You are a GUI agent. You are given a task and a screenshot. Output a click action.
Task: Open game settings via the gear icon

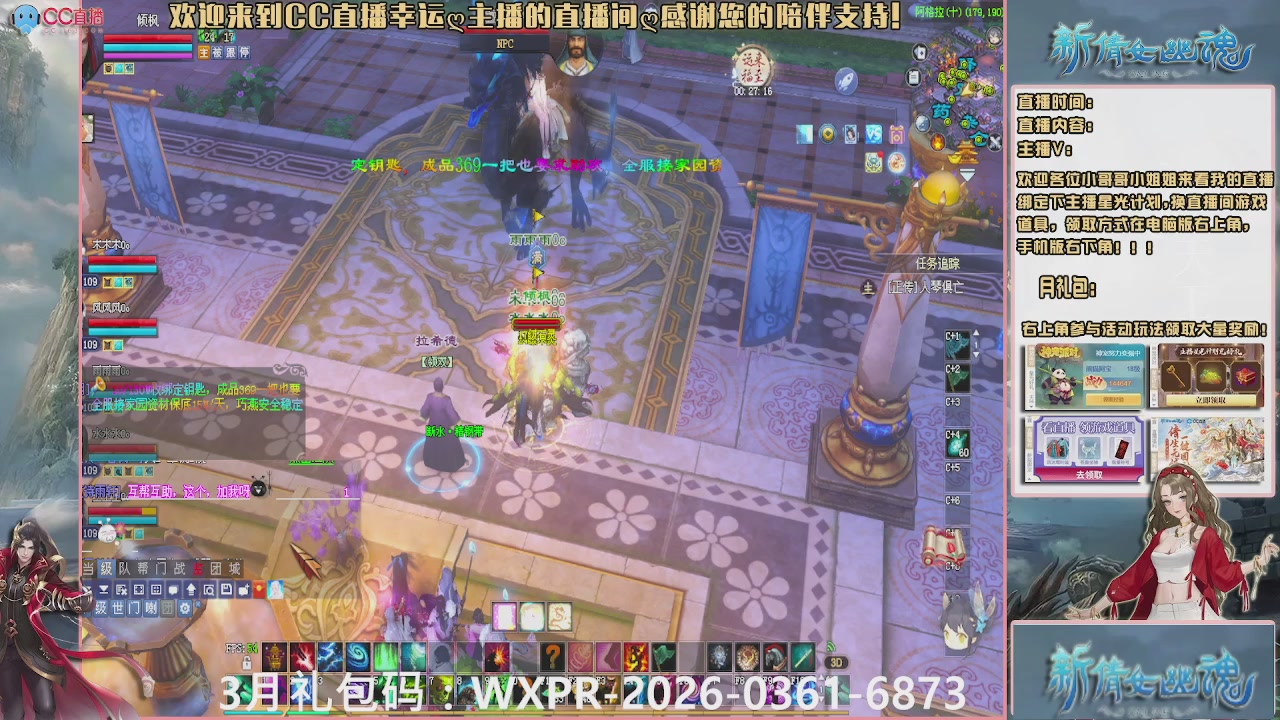[183, 608]
